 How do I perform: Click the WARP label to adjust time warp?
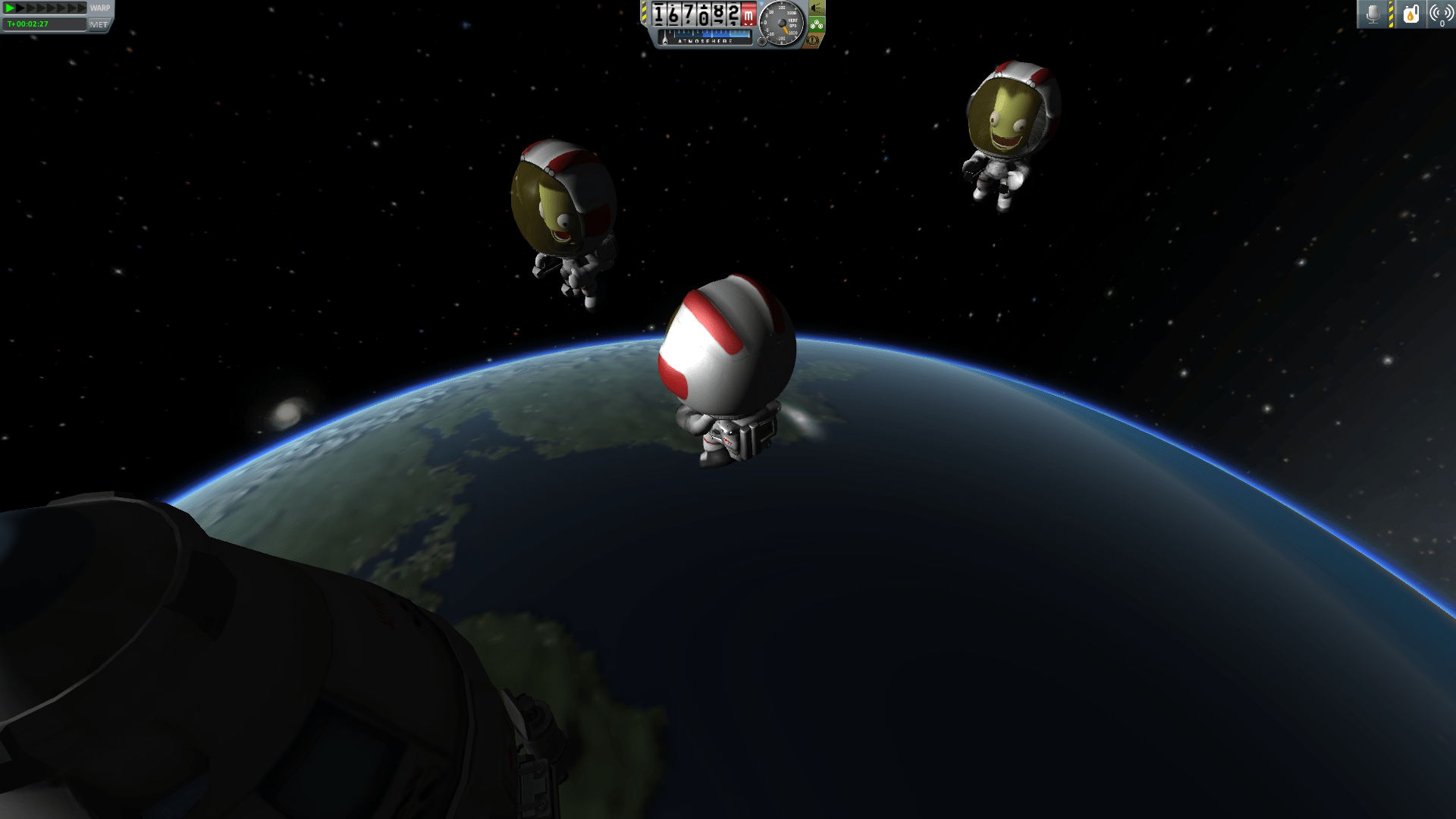[100, 8]
